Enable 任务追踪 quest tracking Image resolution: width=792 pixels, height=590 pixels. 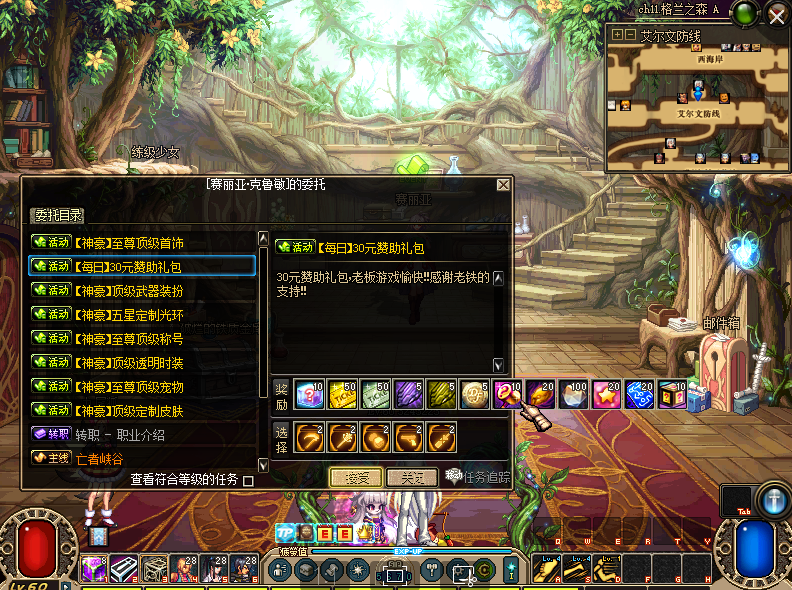[476, 478]
